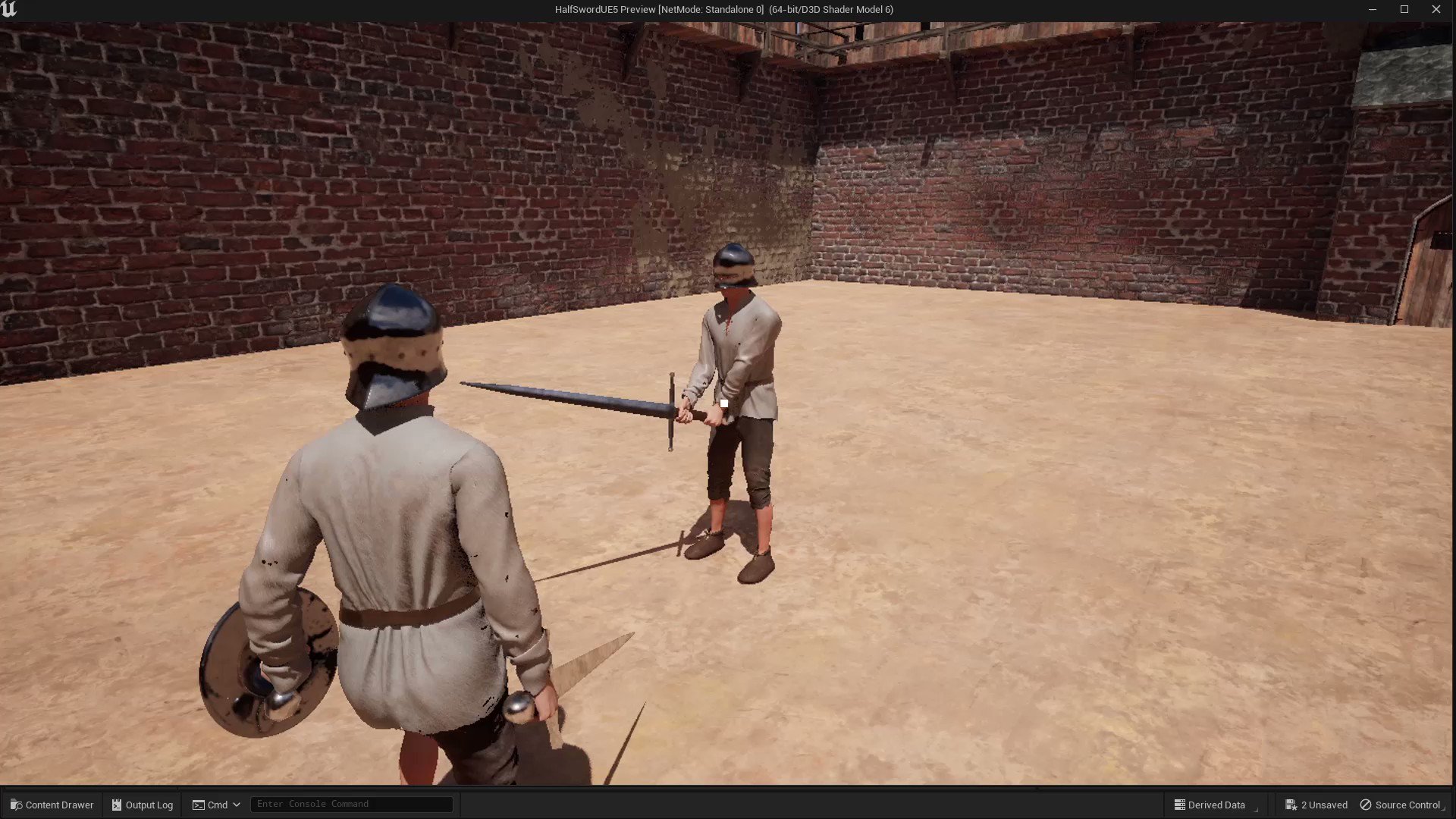Image resolution: width=1456 pixels, height=819 pixels.
Task: Open the Cmd dropdown arrow
Action: coord(237,805)
